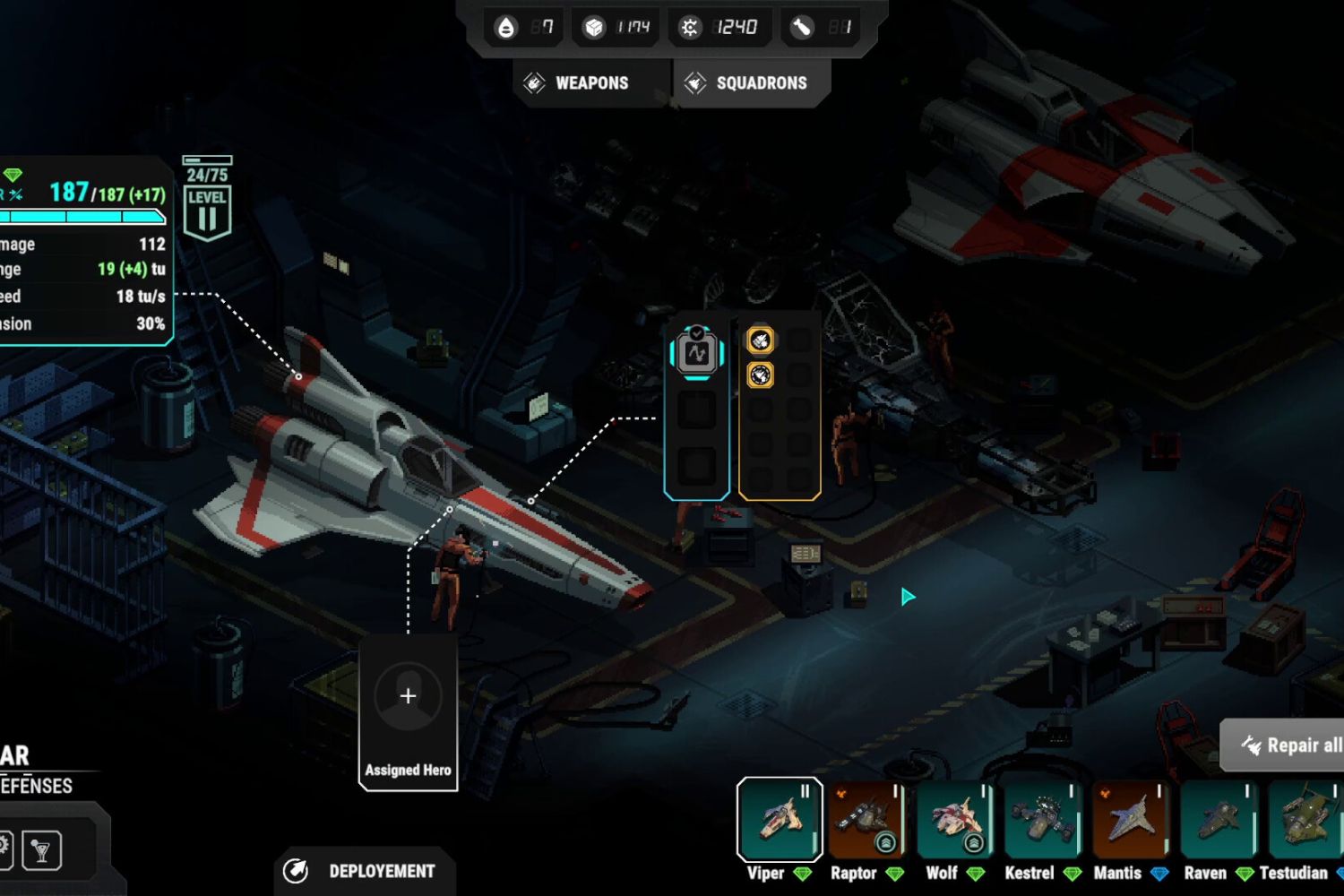
Task: Click the fuel resource icon in the top bar
Action: pos(506,27)
